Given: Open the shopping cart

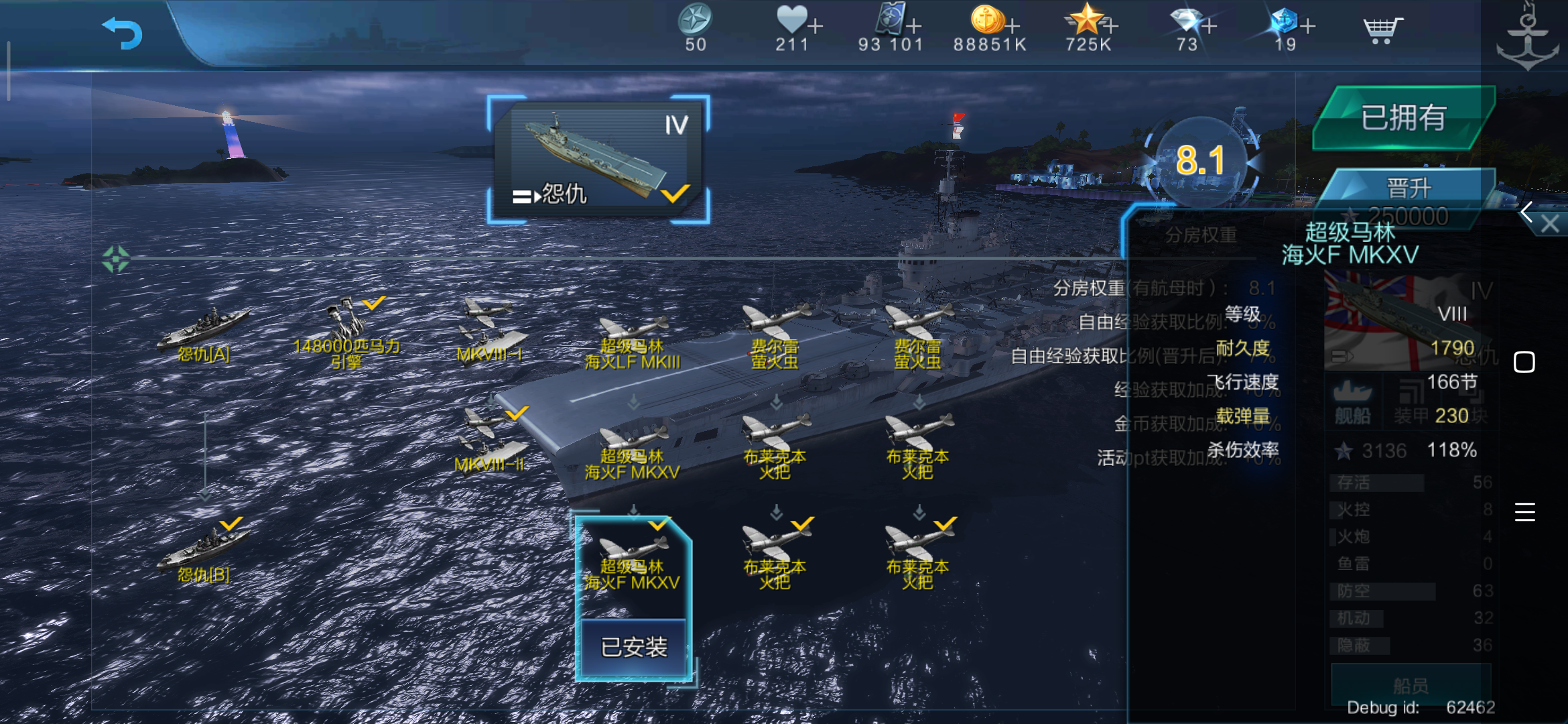Looking at the screenshot, I should pyautogui.click(x=1382, y=28).
